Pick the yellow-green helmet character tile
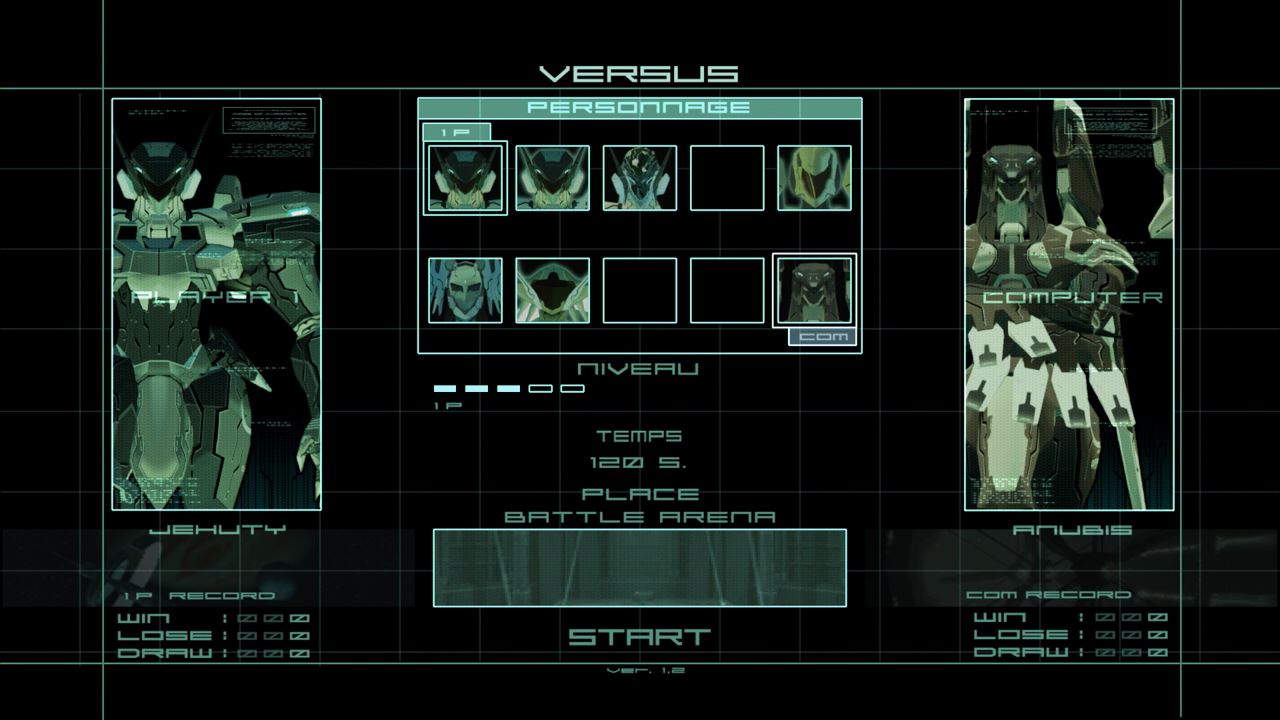1280x720 pixels. (814, 178)
